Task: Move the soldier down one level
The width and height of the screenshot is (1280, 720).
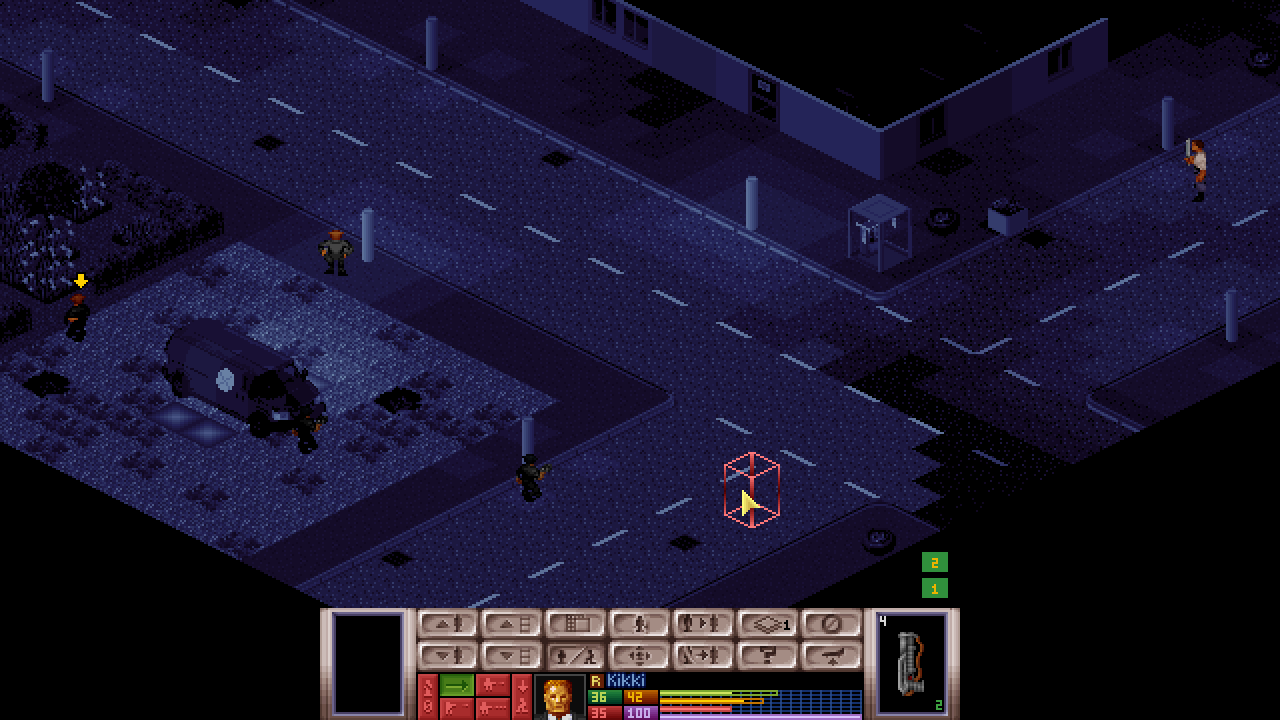Action: [x=448, y=656]
